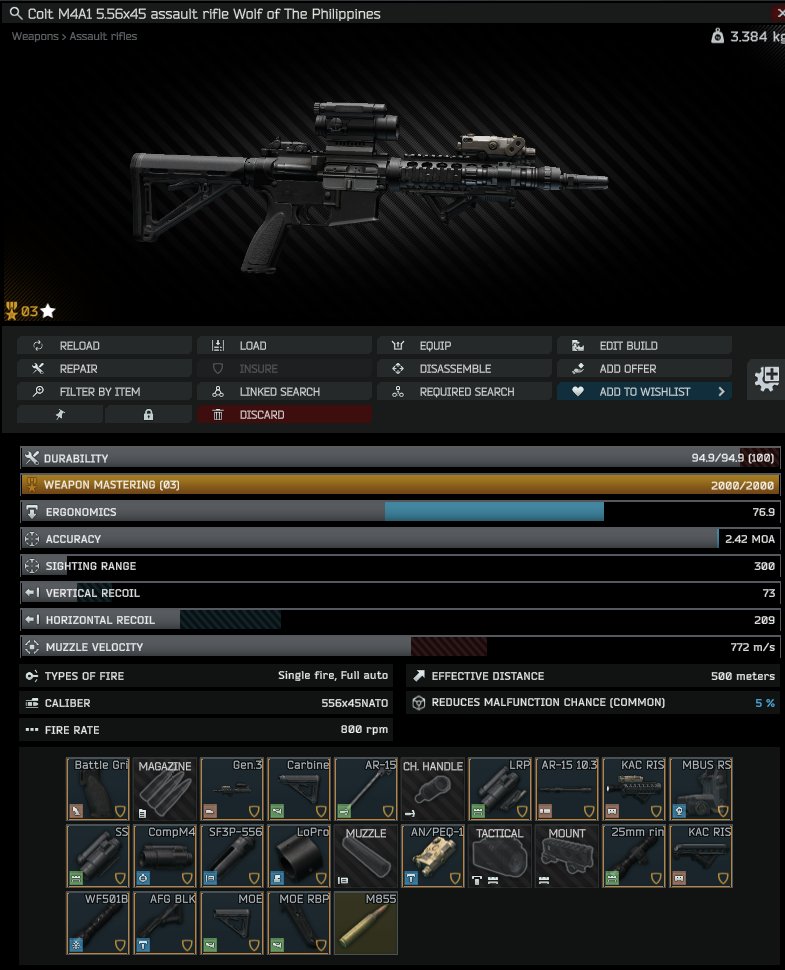Add rifle to wishlist

point(644,392)
